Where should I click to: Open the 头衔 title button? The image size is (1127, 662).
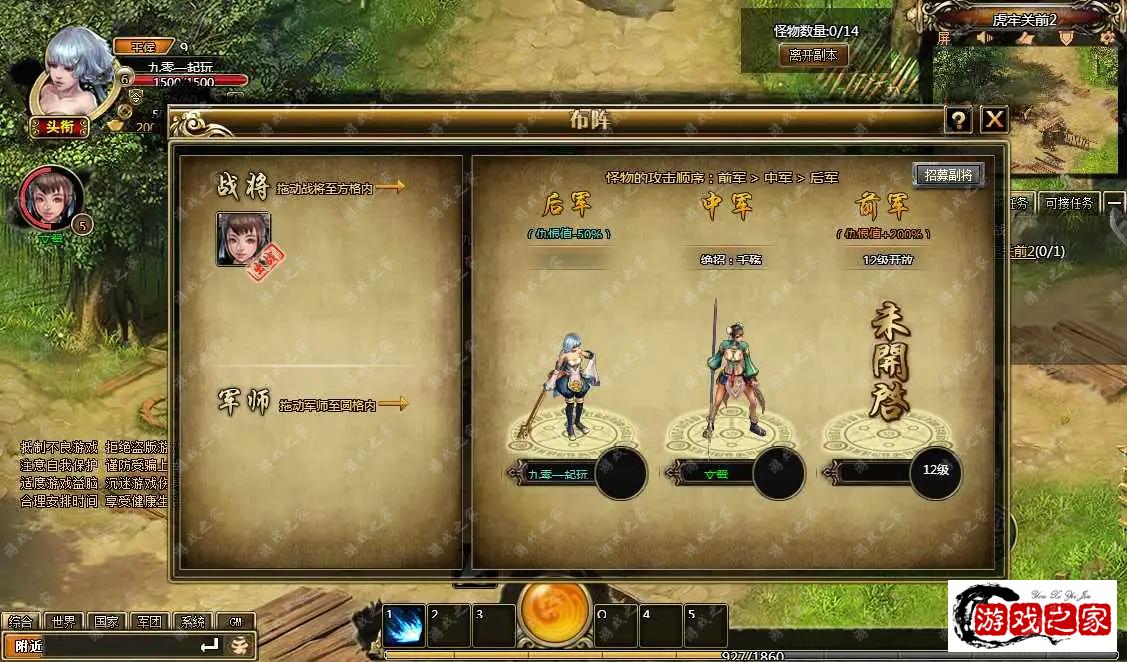pyautogui.click(x=60, y=127)
